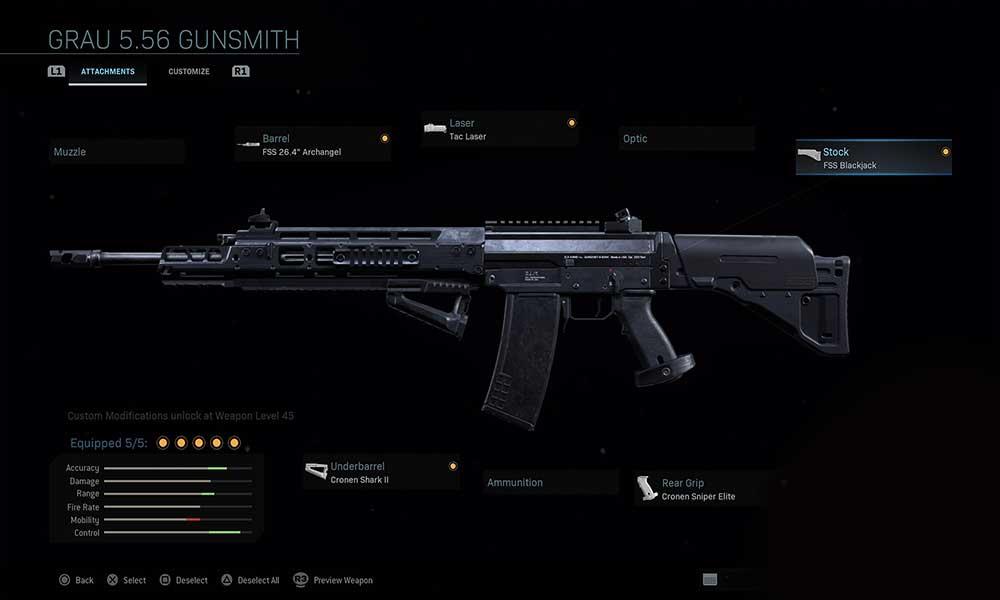Open the Stock slot with FSS Blackjack
This screenshot has height=600, width=1000.
(x=873, y=158)
